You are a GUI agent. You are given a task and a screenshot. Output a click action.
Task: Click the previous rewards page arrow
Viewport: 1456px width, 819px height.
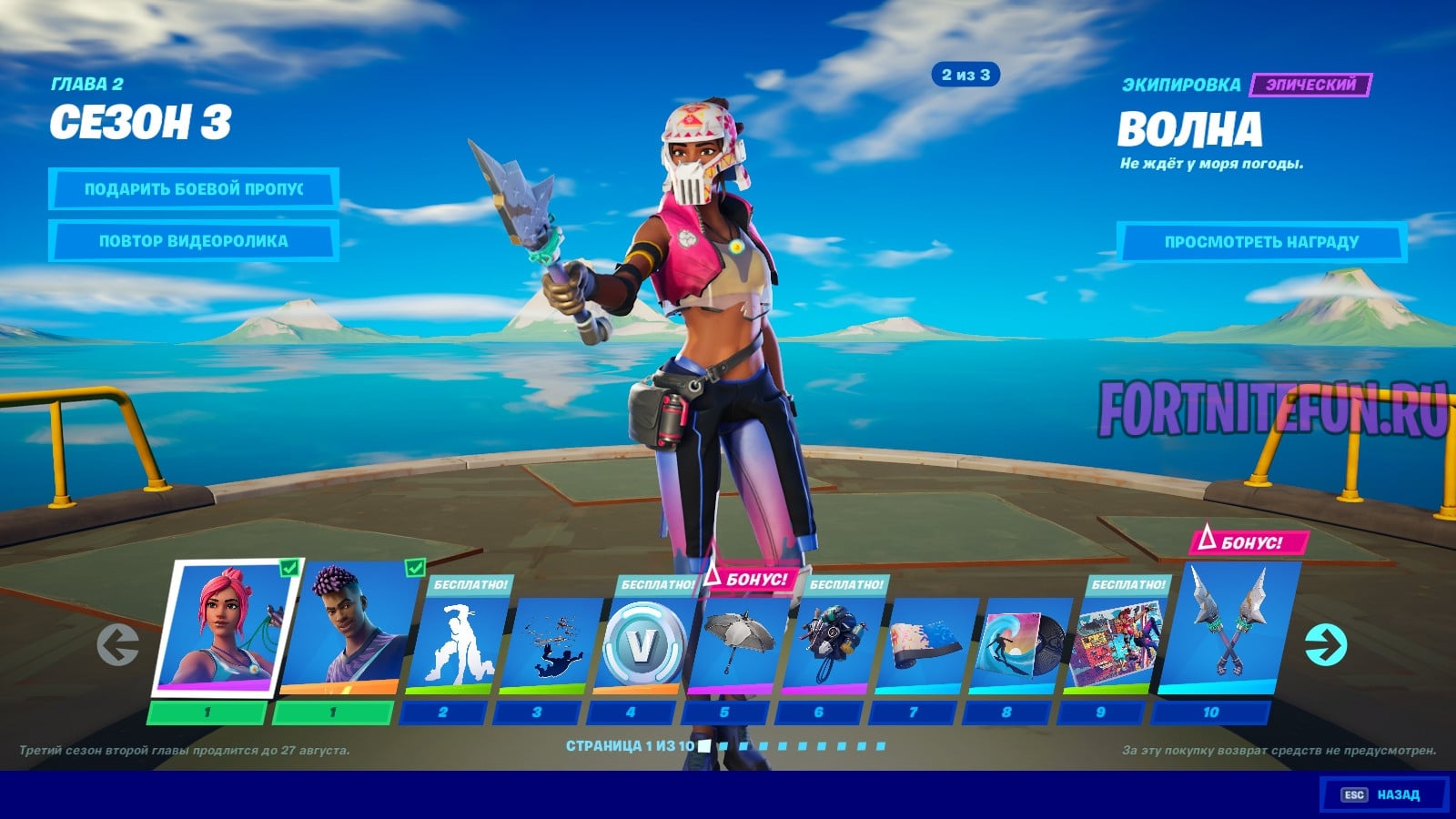(x=118, y=645)
